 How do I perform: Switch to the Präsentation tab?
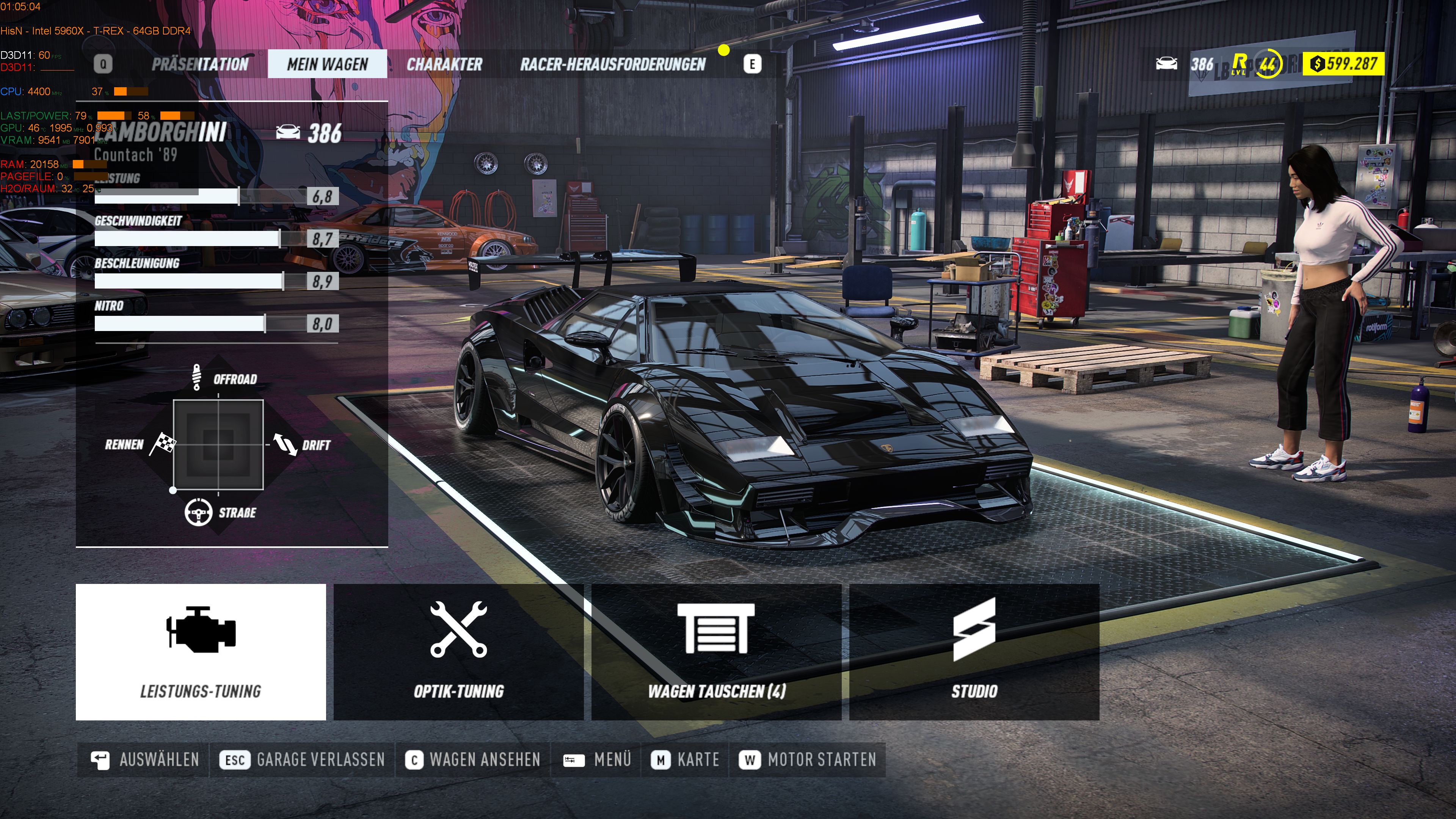pos(200,64)
